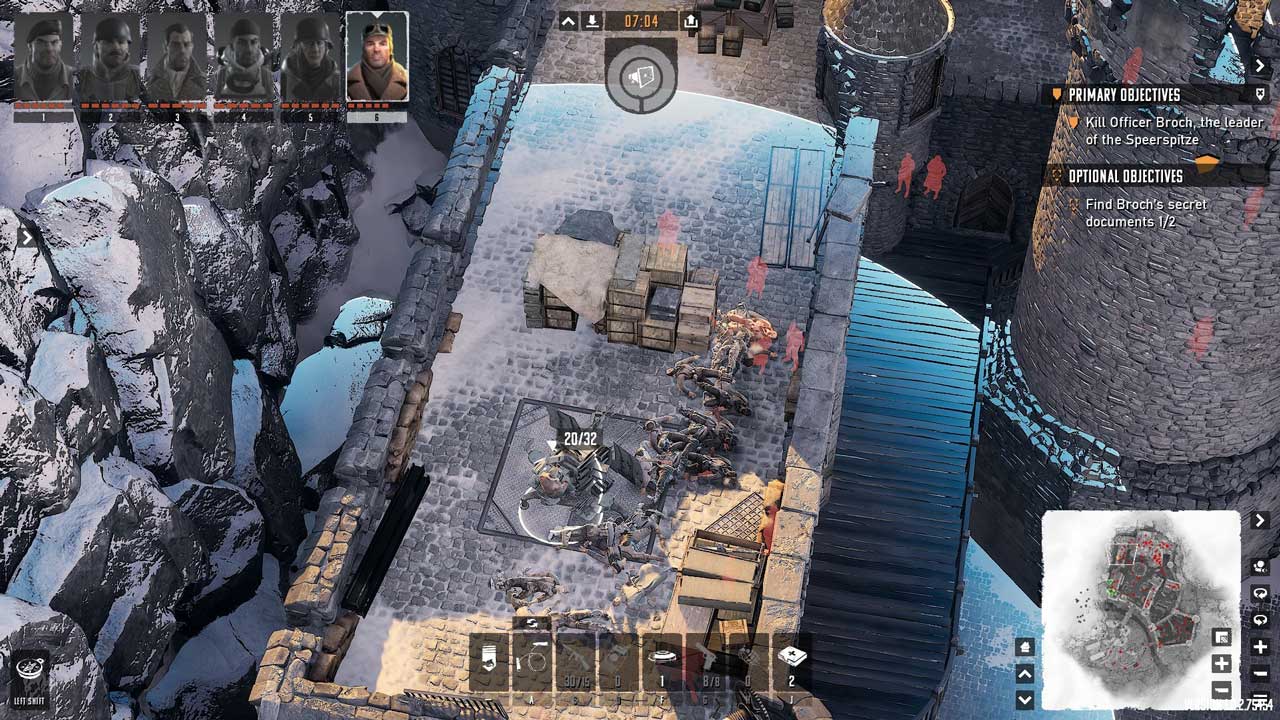1280x720 pixels.
Task: Toggle the Primary Objectives header
Action: point(1125,94)
